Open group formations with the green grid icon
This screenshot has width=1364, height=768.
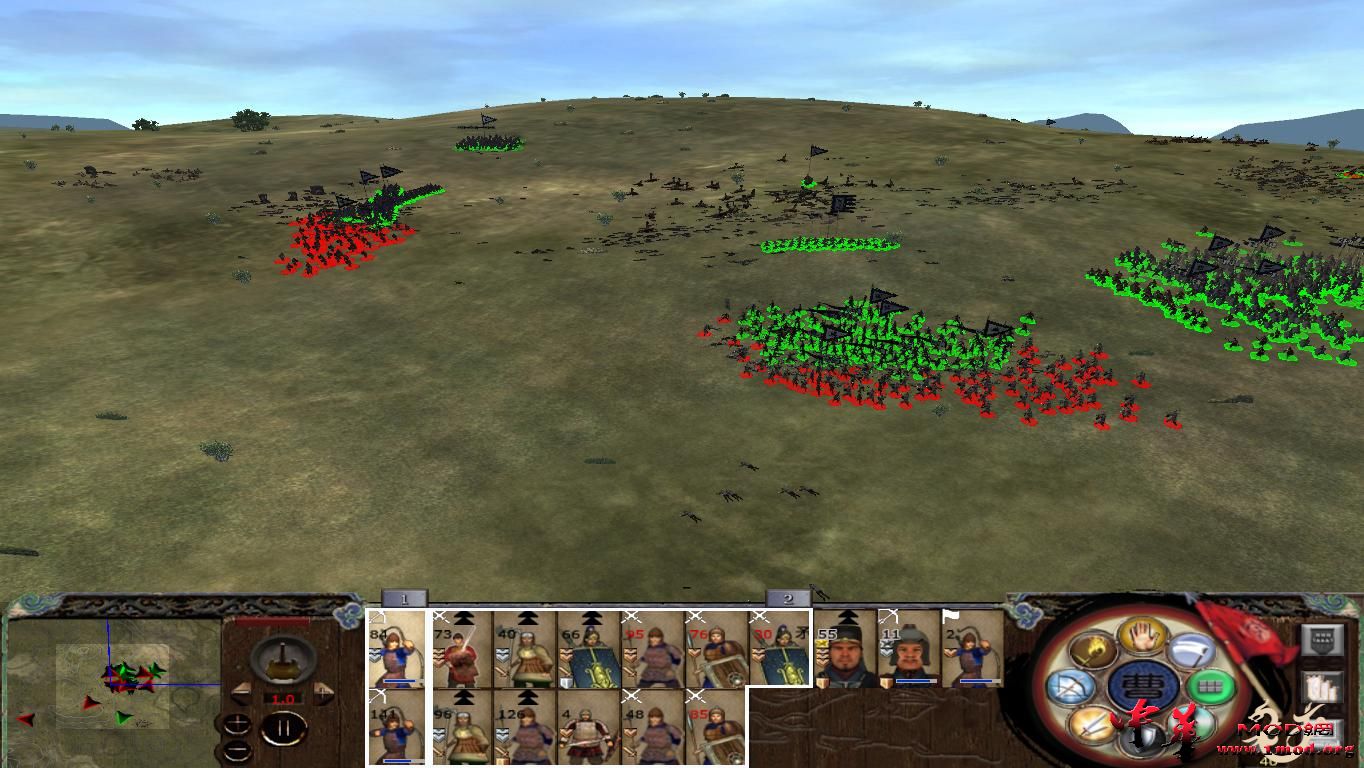pyautogui.click(x=1210, y=685)
